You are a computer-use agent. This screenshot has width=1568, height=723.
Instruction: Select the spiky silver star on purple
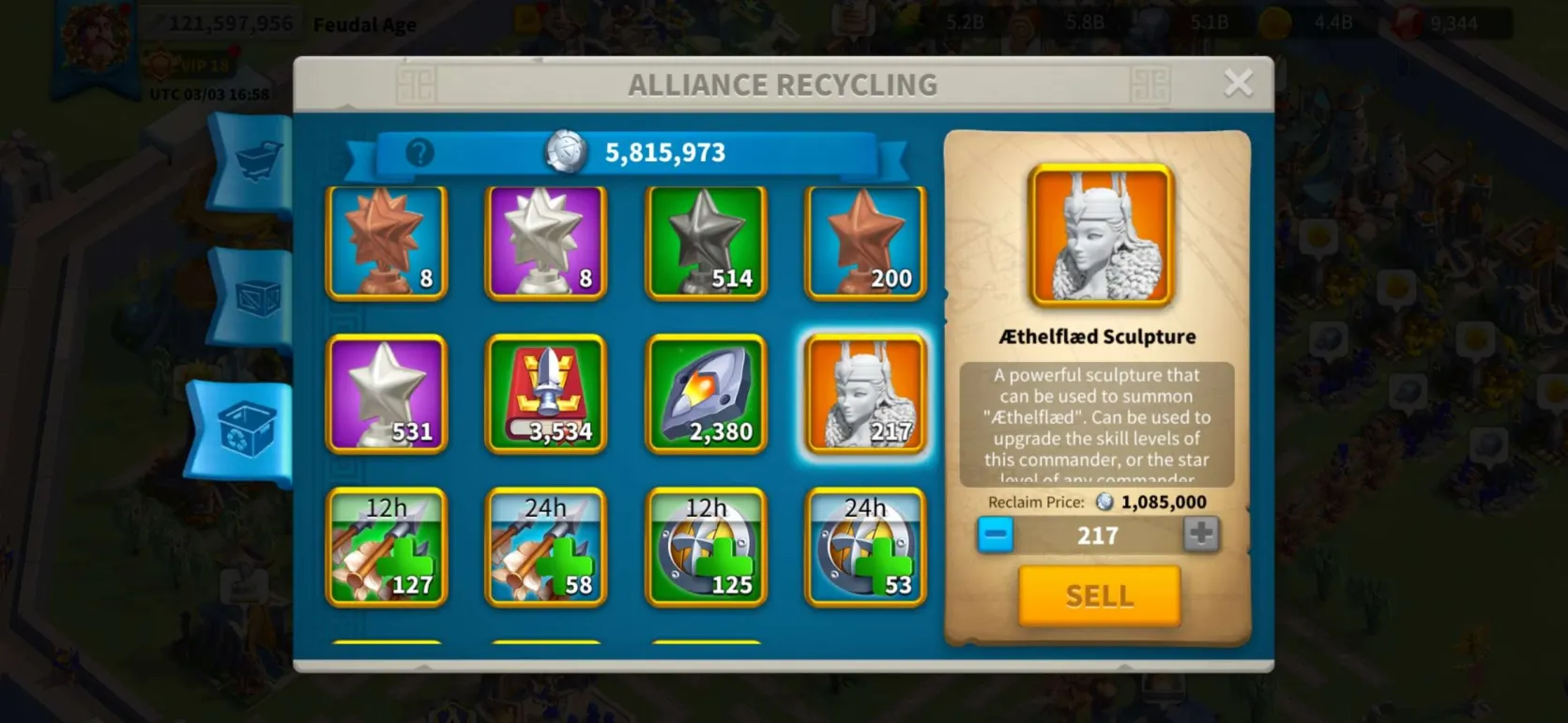tap(546, 243)
